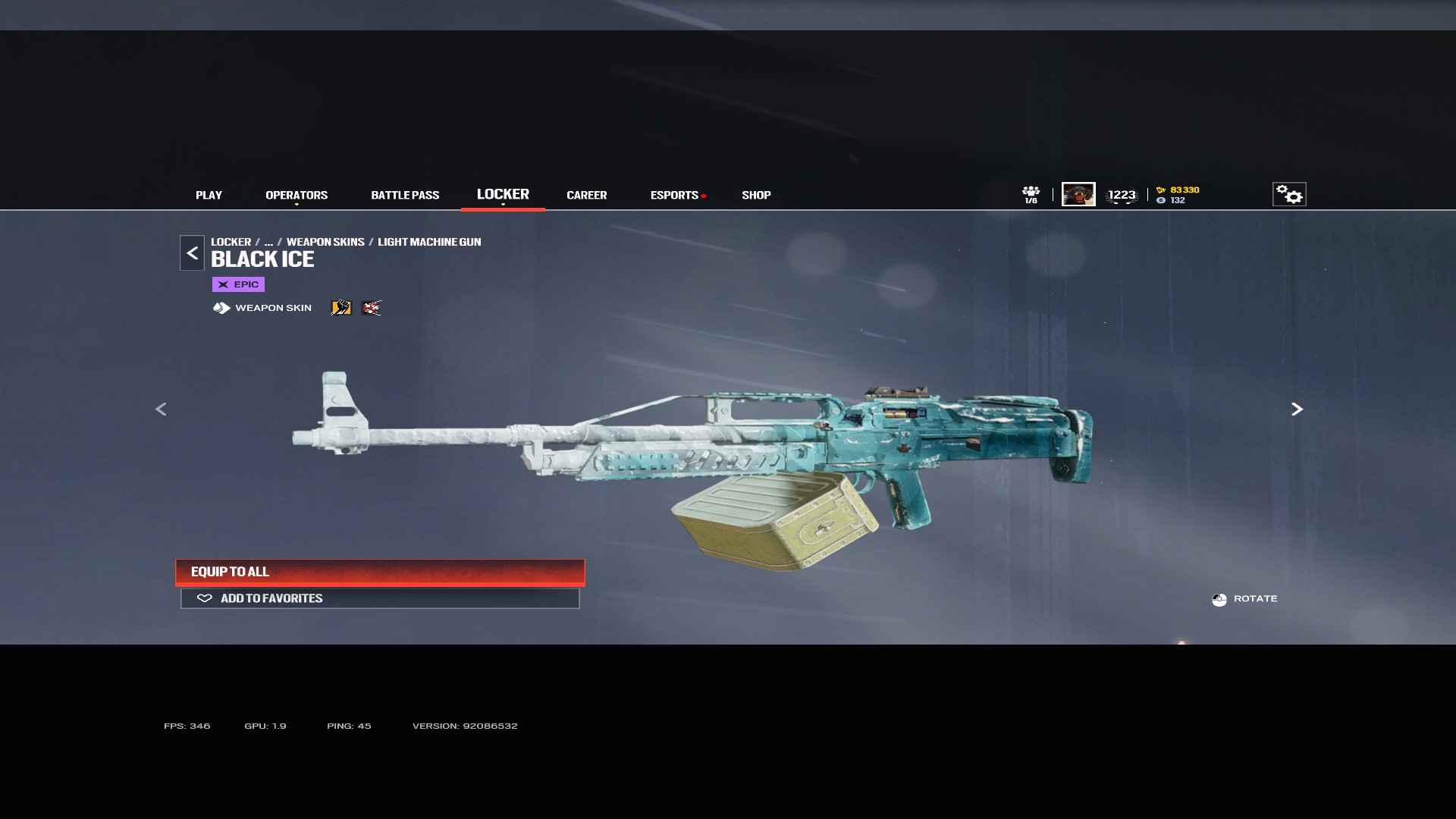The image size is (1456, 819).
Task: Equip Black Ice to all weapons
Action: tap(380, 572)
